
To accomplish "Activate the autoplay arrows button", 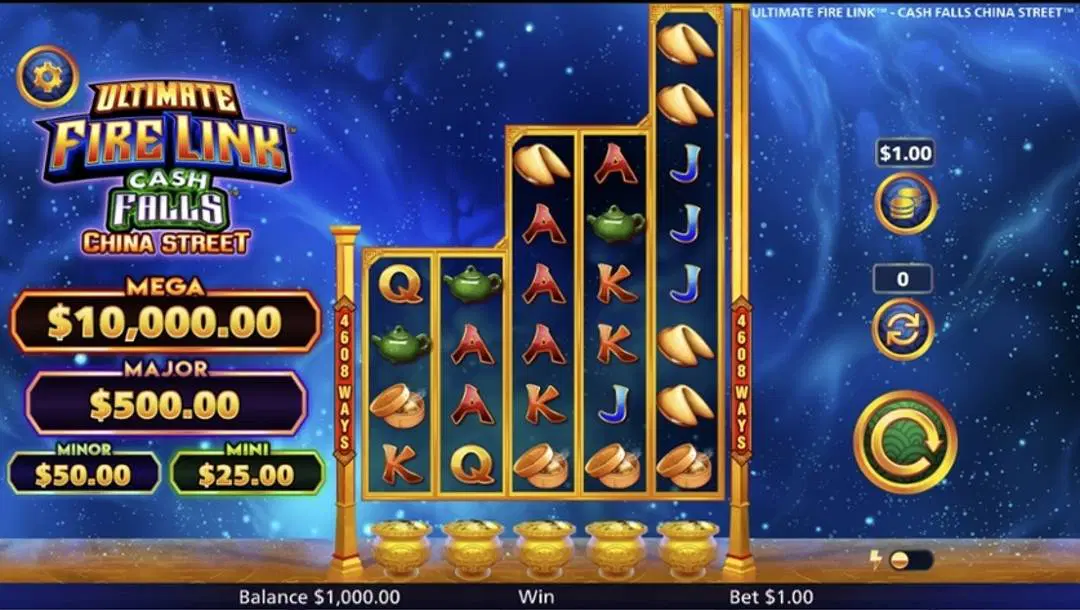I will [x=903, y=328].
